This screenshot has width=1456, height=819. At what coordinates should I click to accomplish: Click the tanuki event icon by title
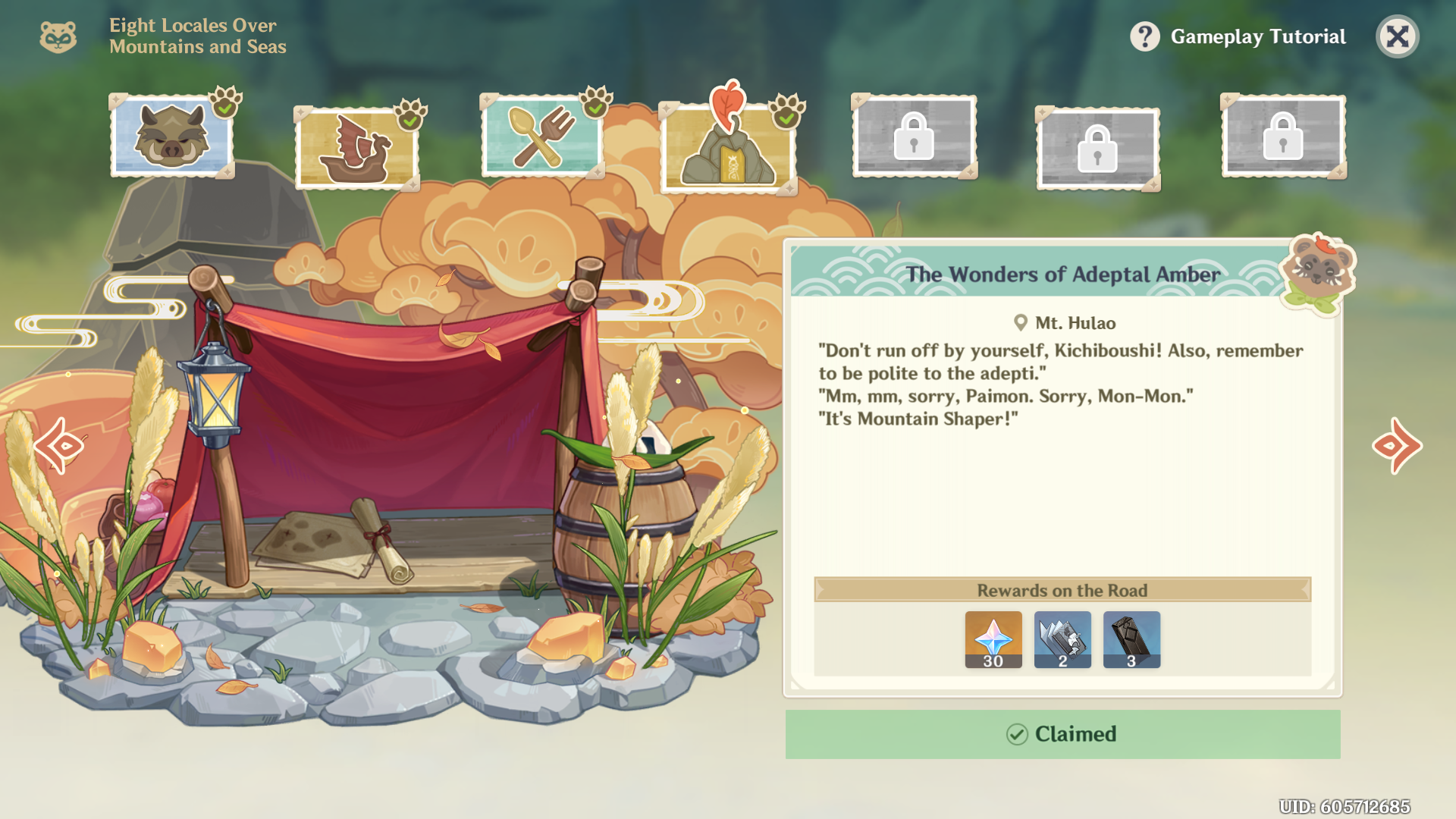click(x=58, y=36)
